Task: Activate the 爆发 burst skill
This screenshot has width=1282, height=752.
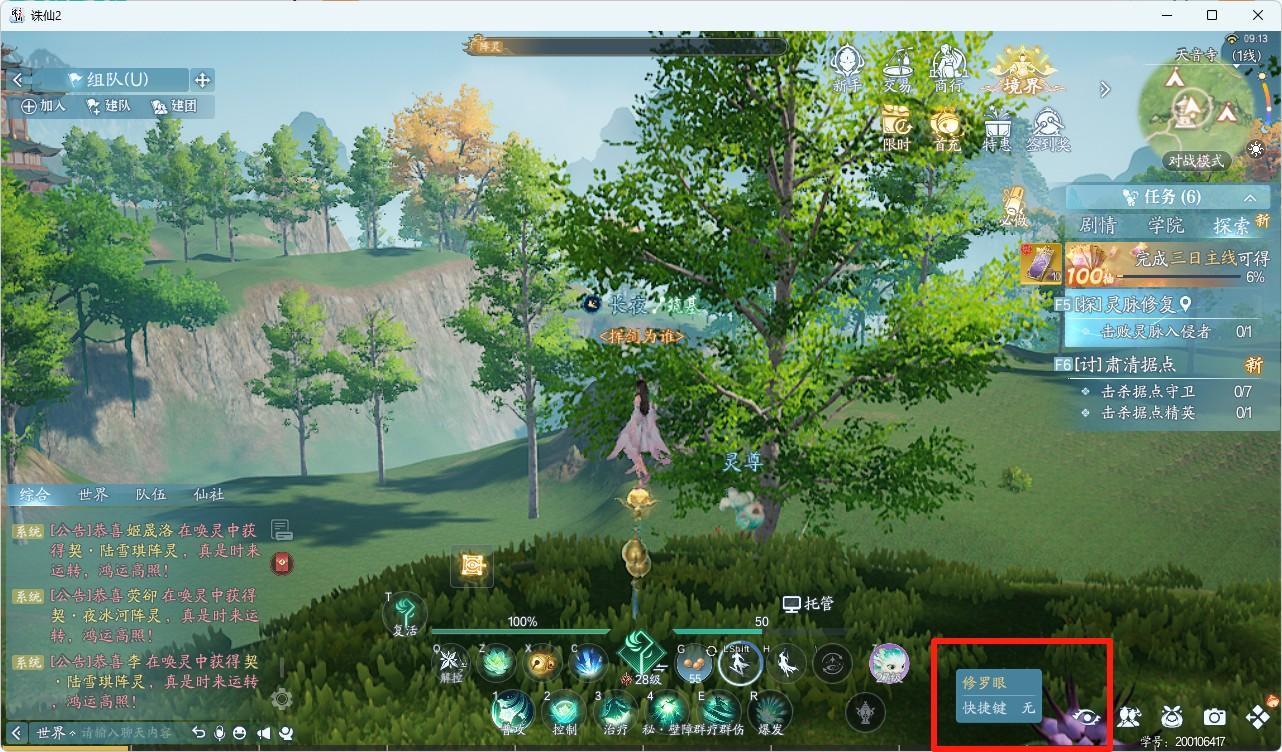Action: pyautogui.click(x=770, y=713)
